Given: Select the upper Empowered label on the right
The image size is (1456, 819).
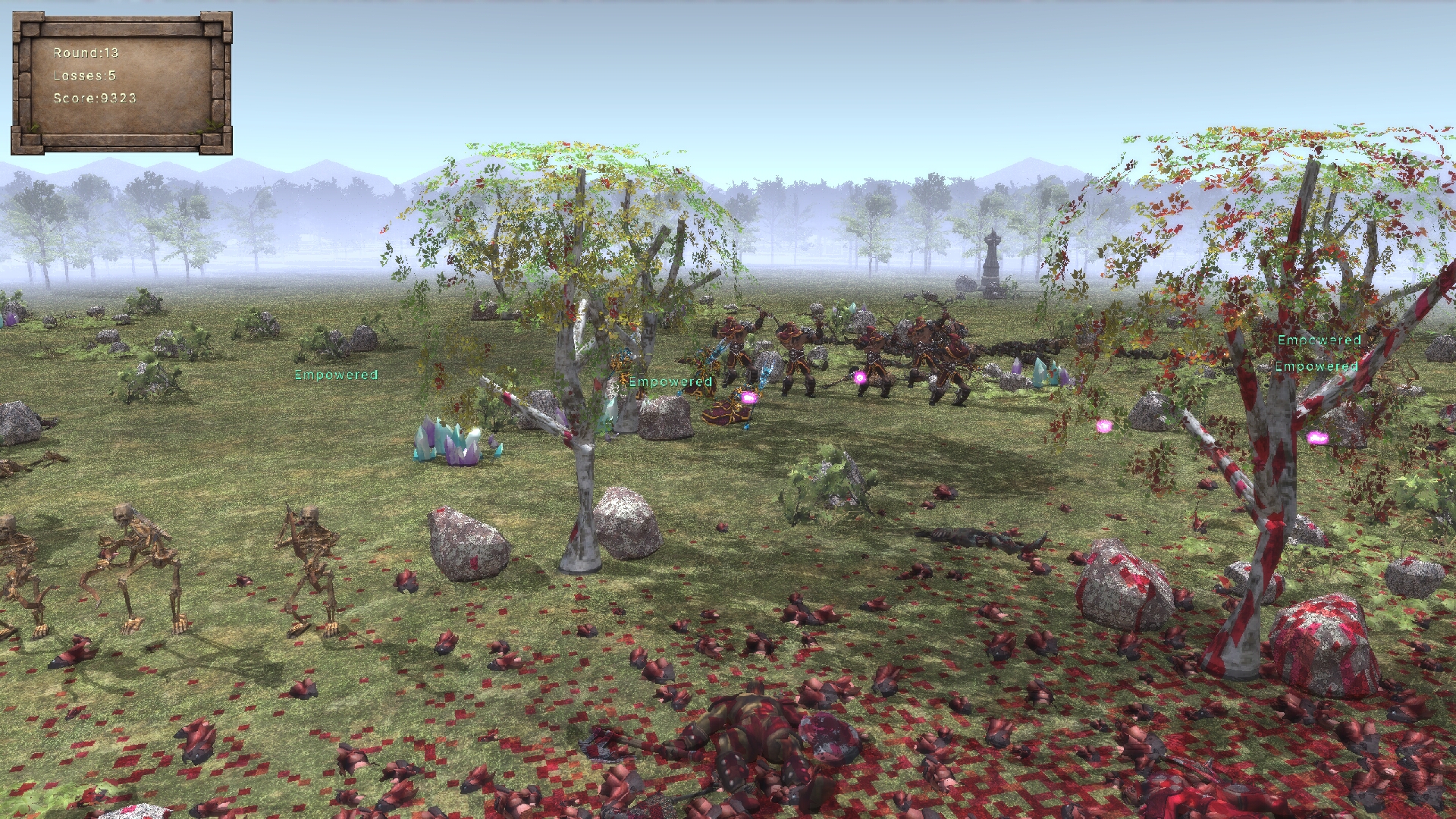Looking at the screenshot, I should point(1319,341).
